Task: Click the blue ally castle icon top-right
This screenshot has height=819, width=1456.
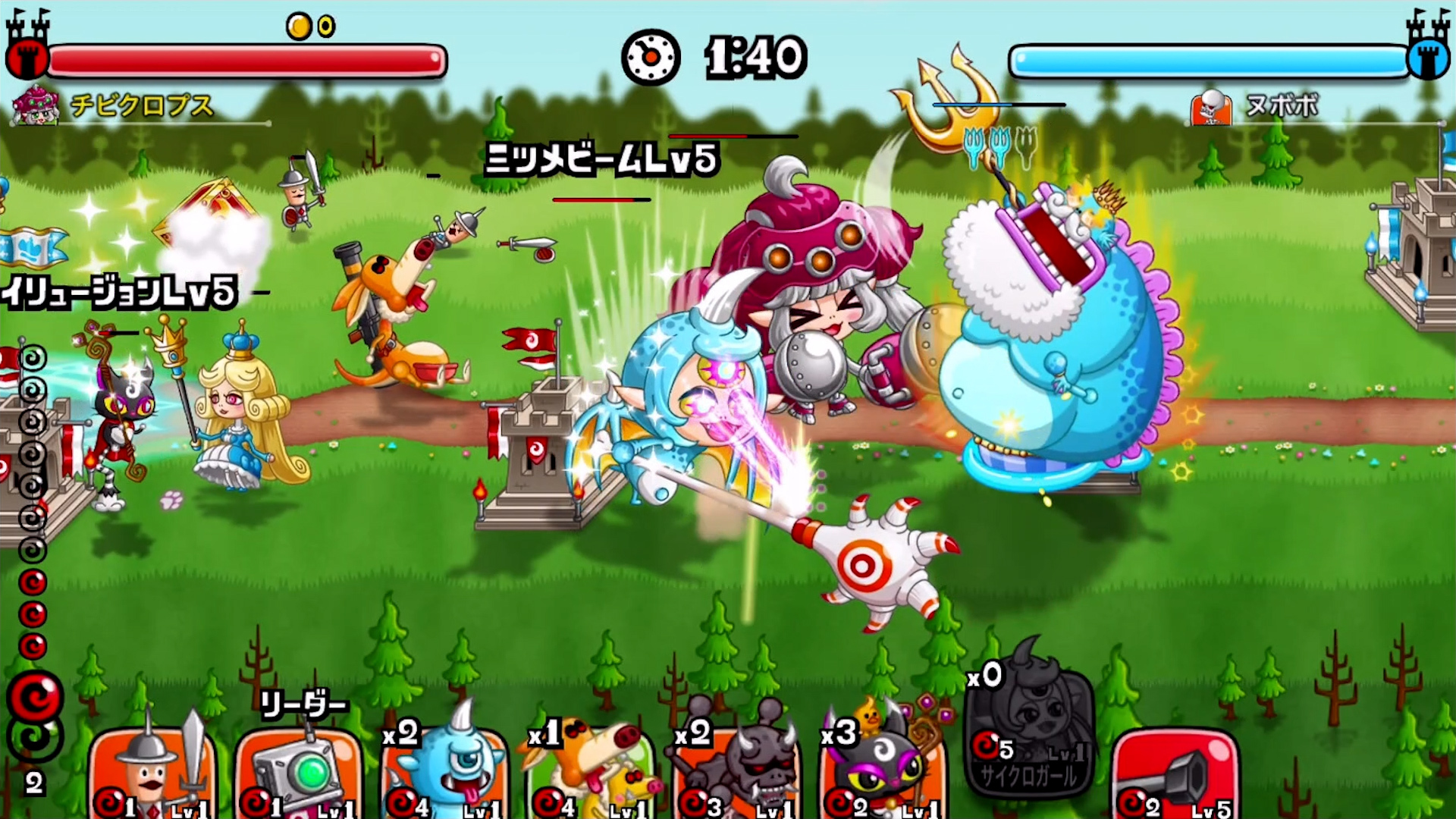Action: (x=1429, y=55)
